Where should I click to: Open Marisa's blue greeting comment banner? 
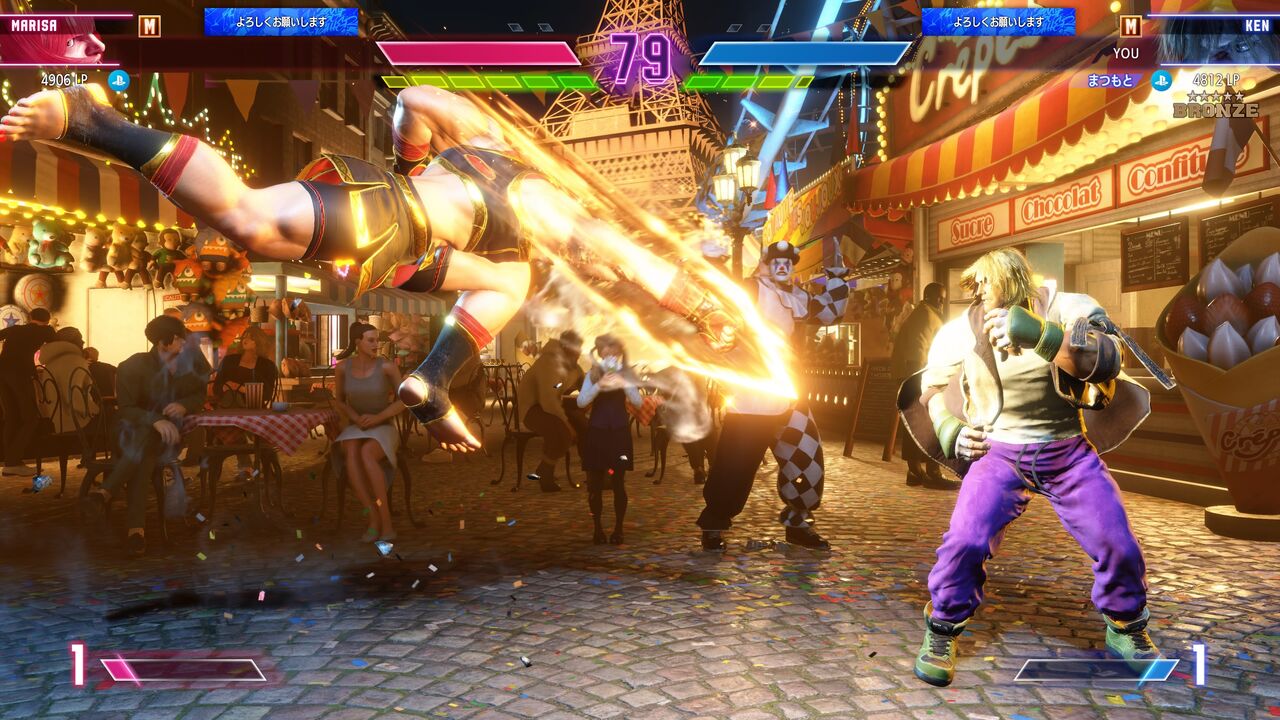tap(281, 22)
